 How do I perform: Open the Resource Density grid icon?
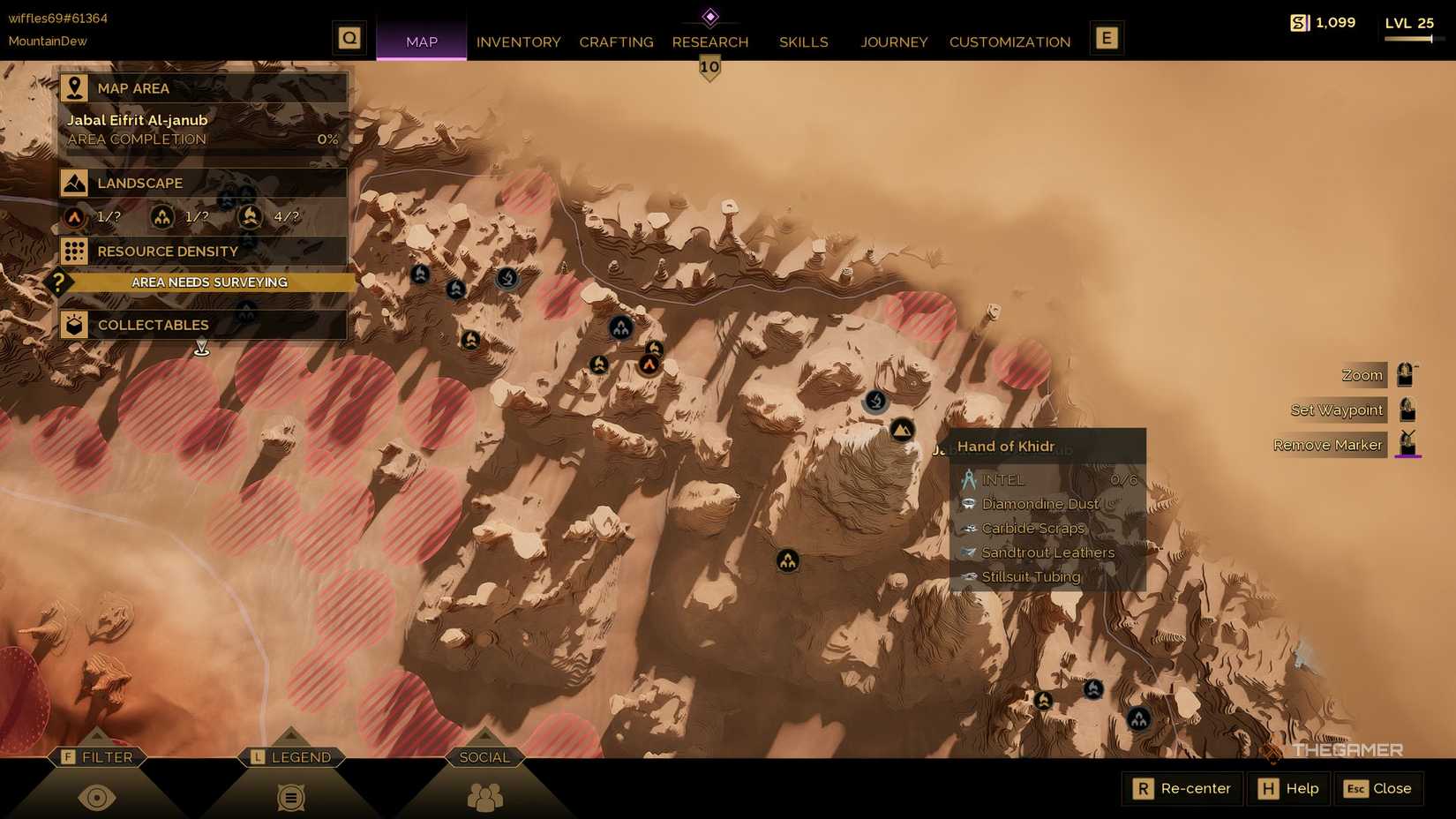point(76,252)
